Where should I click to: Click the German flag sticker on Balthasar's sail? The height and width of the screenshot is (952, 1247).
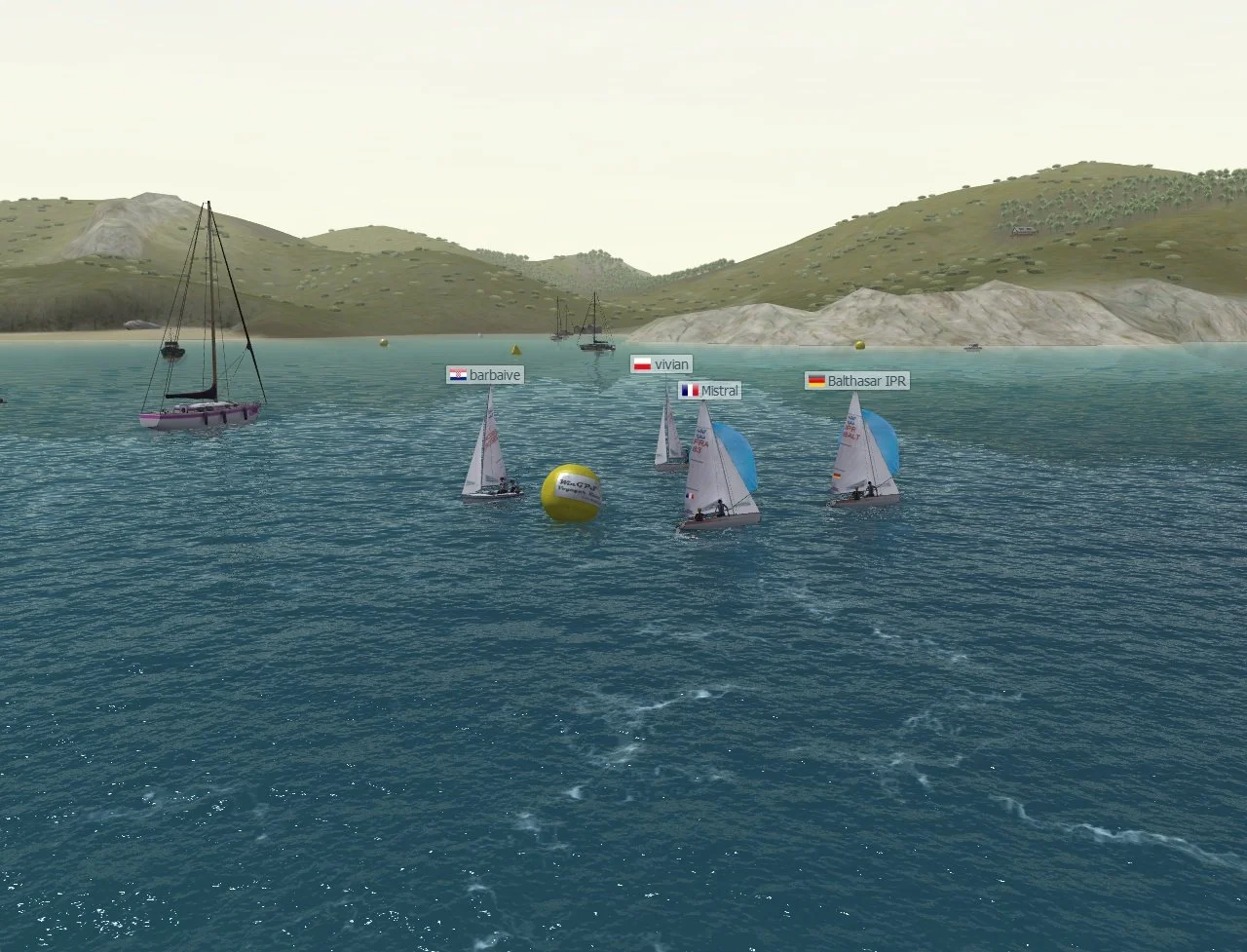click(838, 476)
